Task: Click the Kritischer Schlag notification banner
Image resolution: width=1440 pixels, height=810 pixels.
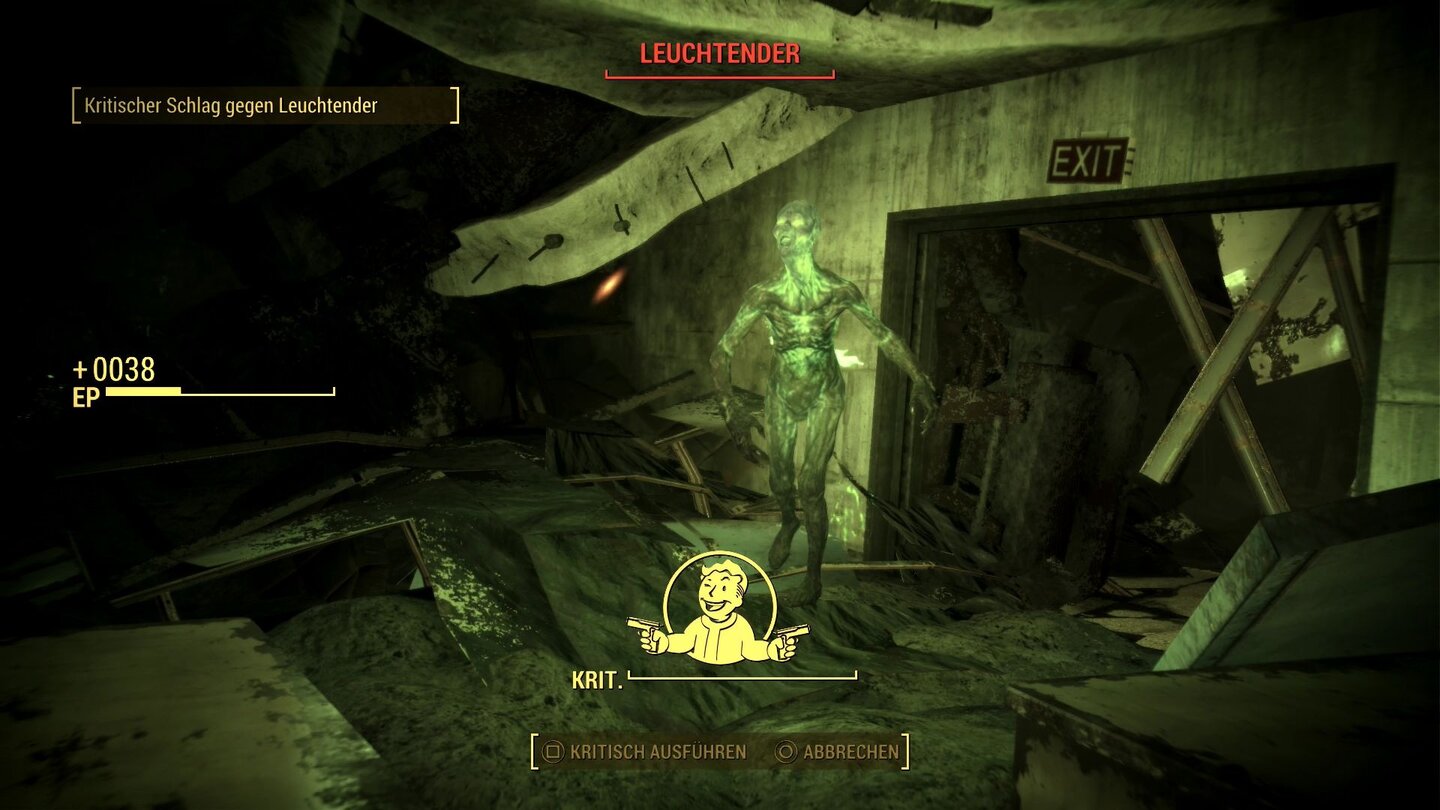Action: coord(265,103)
